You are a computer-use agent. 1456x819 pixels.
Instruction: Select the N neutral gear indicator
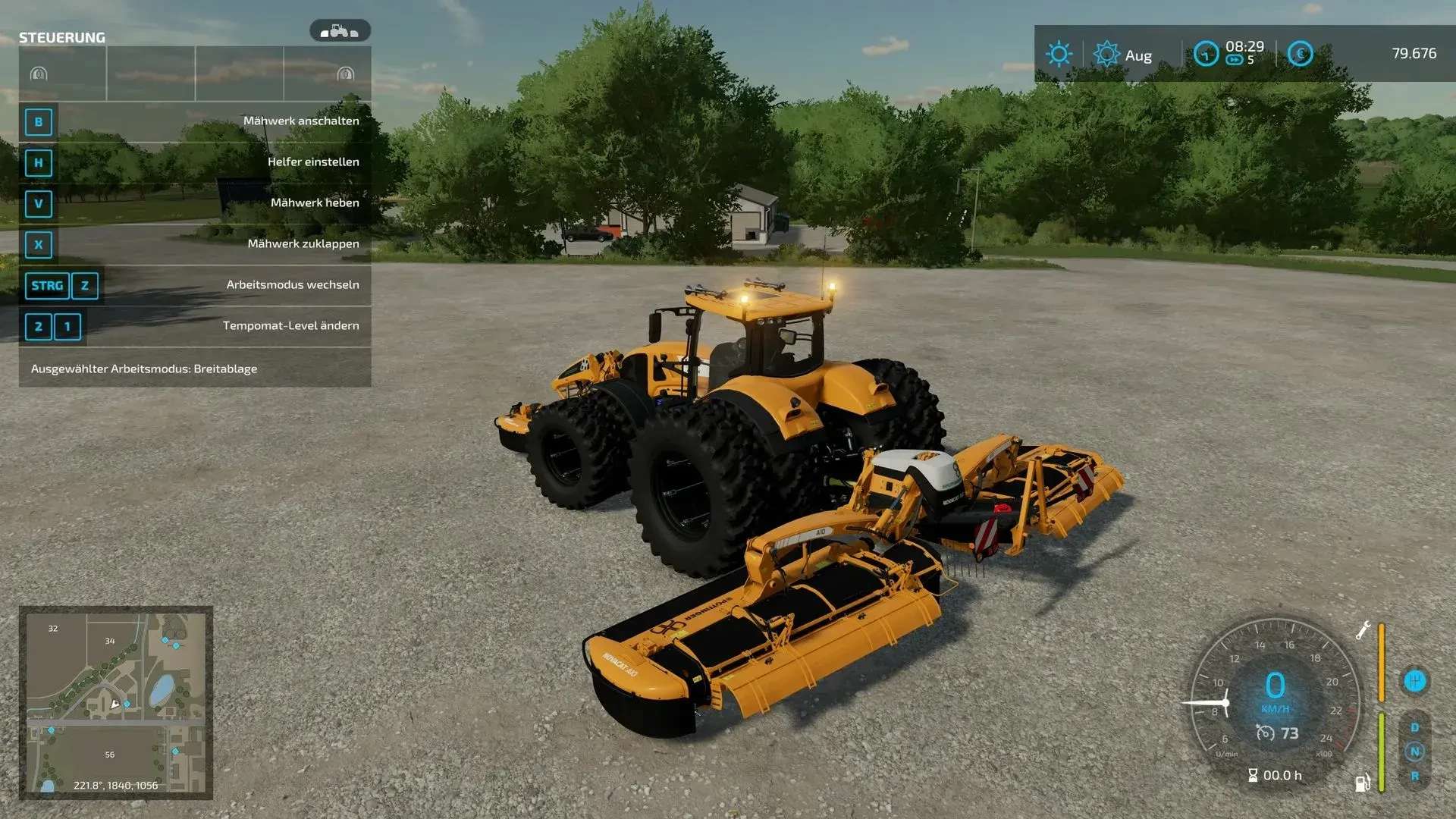1414,752
